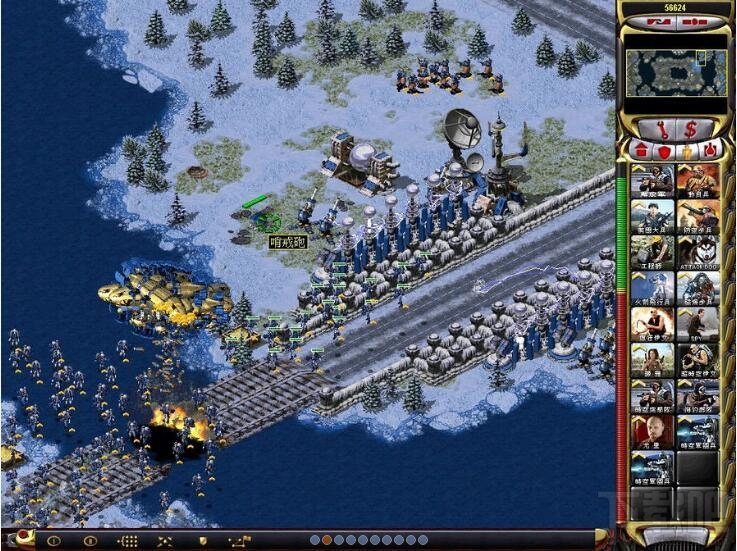Viewport: 737px width, 551px height.
Task: Activate the dollar-sign sell button
Action: point(690,128)
